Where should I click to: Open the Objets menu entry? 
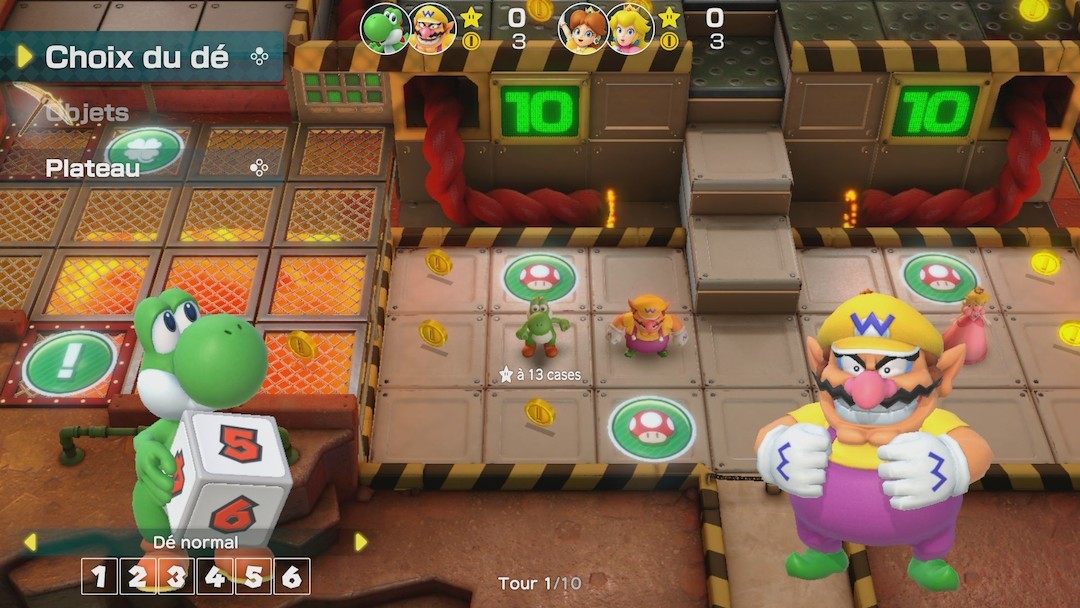coord(87,113)
